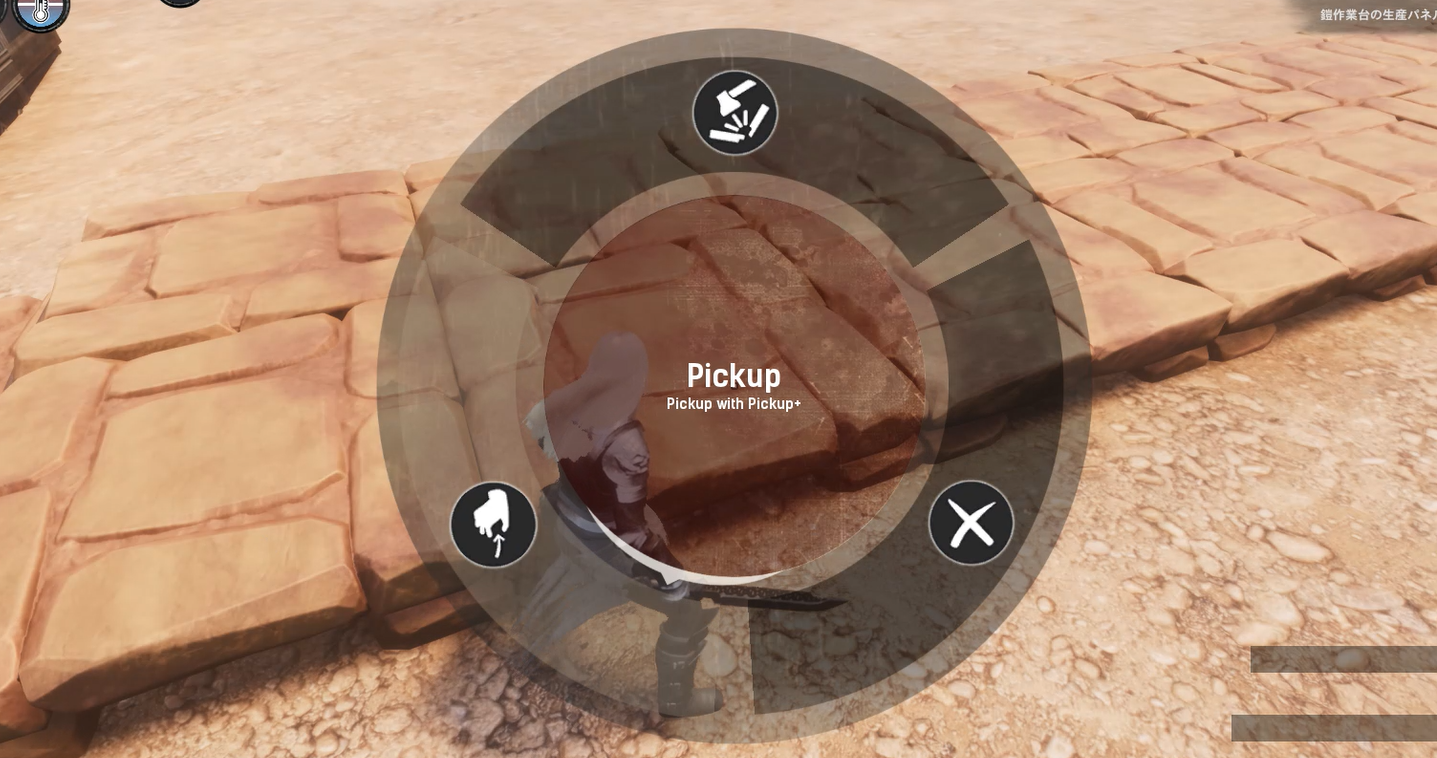Image resolution: width=1437 pixels, height=758 pixels.
Task: Select the X cancel icon on the radial menu
Action: (969, 521)
